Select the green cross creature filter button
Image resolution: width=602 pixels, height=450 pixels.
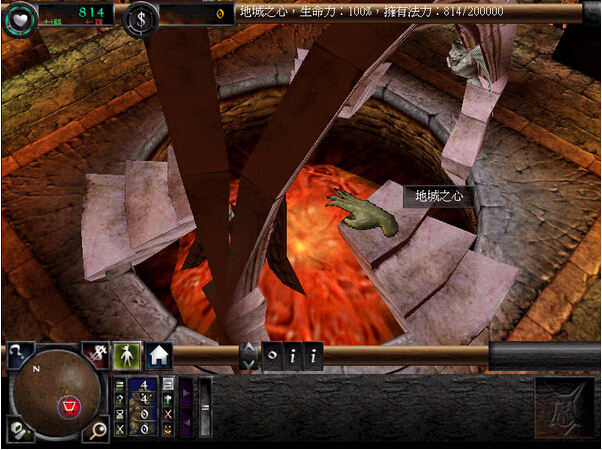[x=168, y=399]
